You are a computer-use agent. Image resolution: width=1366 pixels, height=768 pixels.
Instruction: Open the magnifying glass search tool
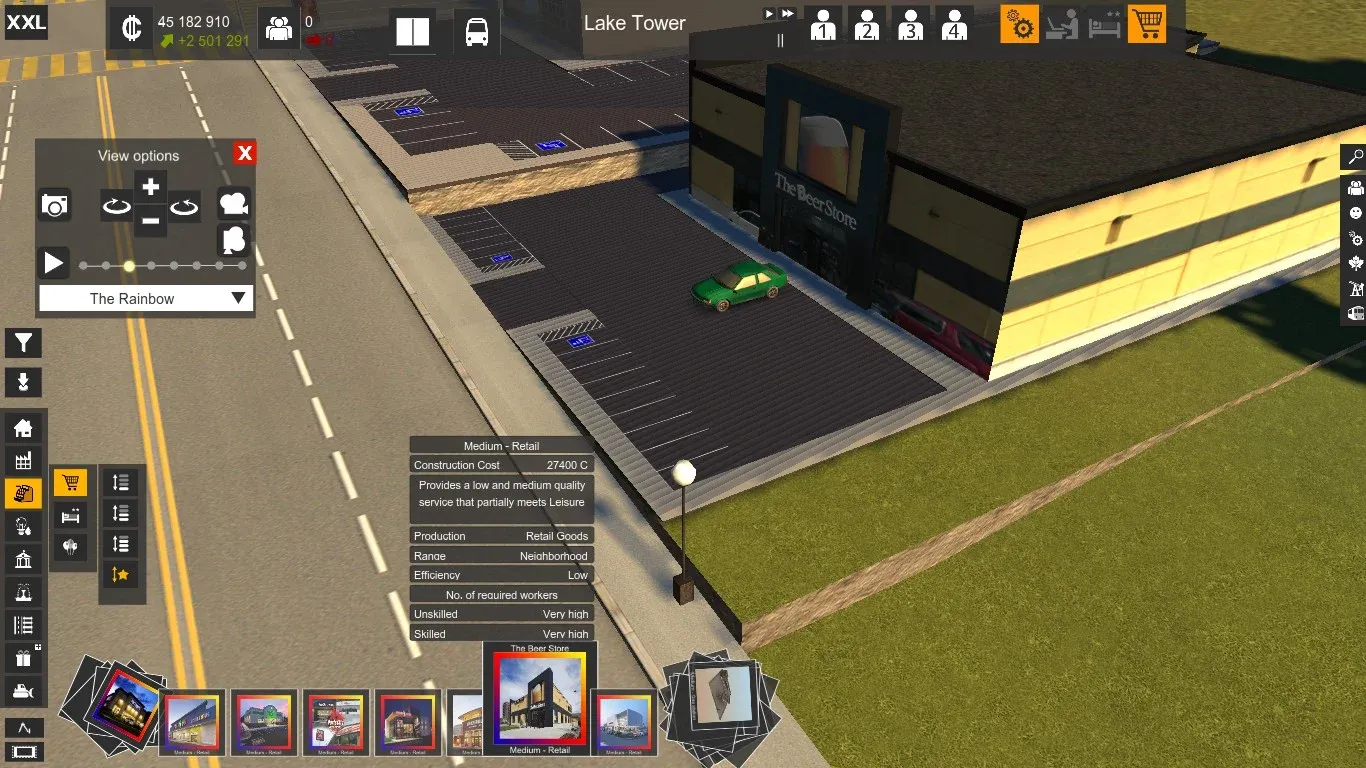tap(1355, 157)
